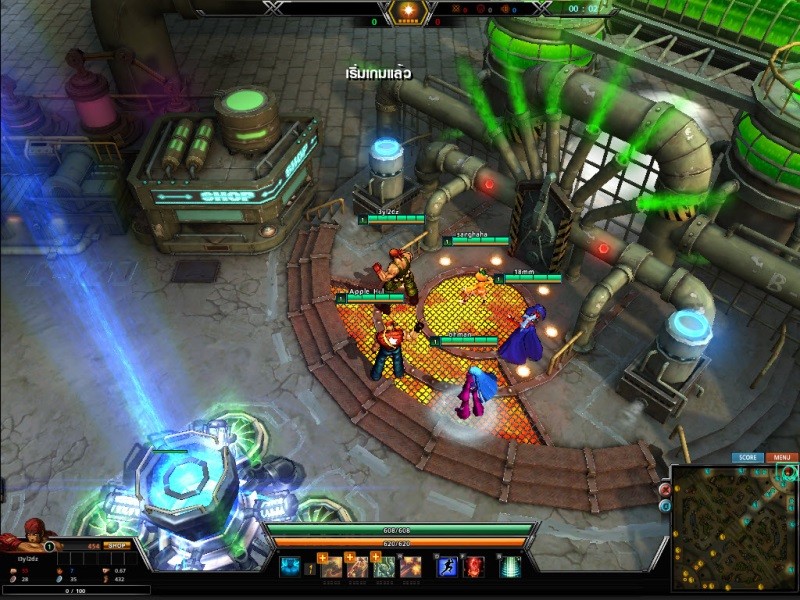
Task: Click the blue round button beside minimap
Action: pyautogui.click(x=665, y=506)
